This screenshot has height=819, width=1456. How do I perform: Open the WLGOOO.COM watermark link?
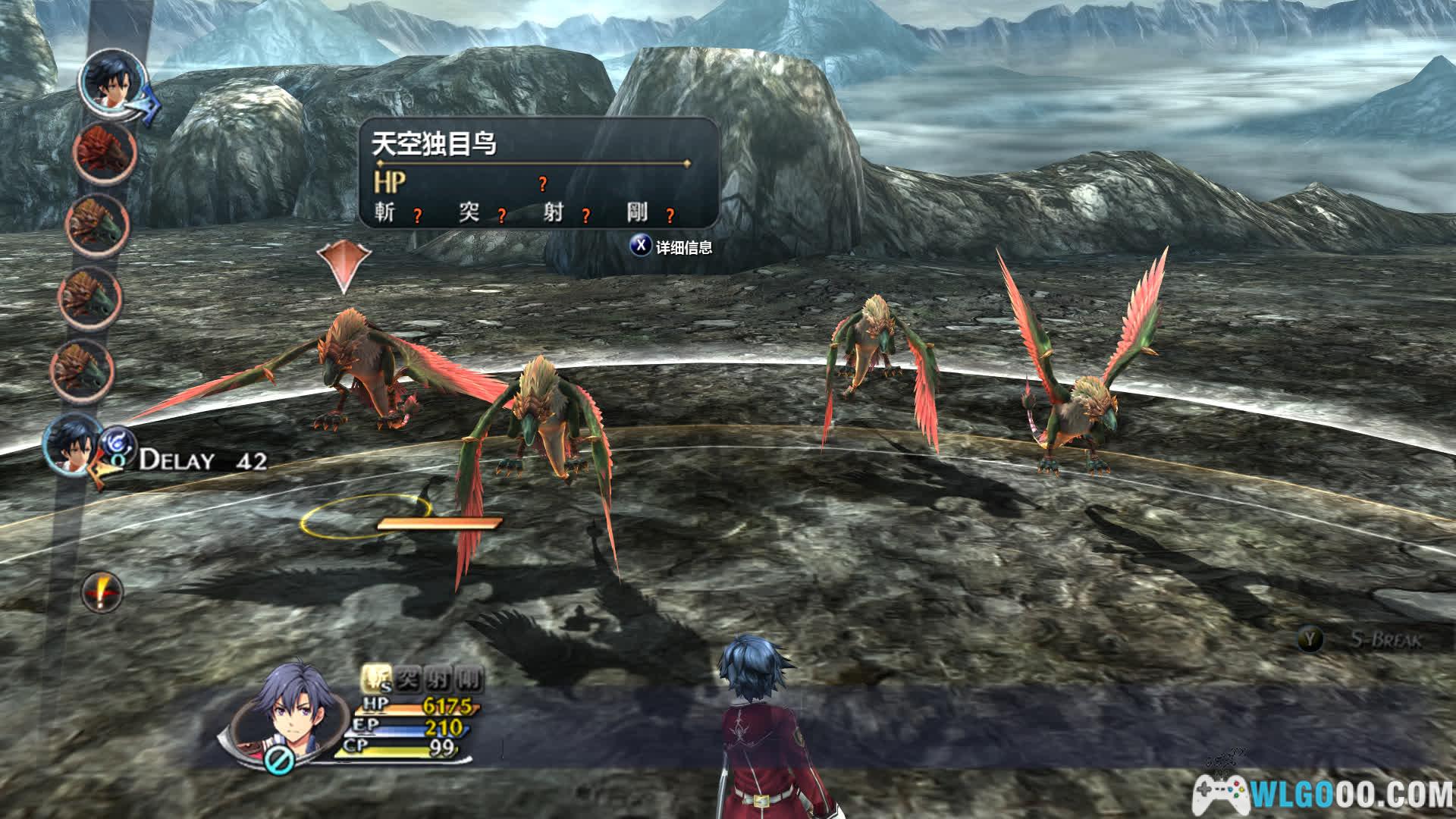pos(1323,794)
